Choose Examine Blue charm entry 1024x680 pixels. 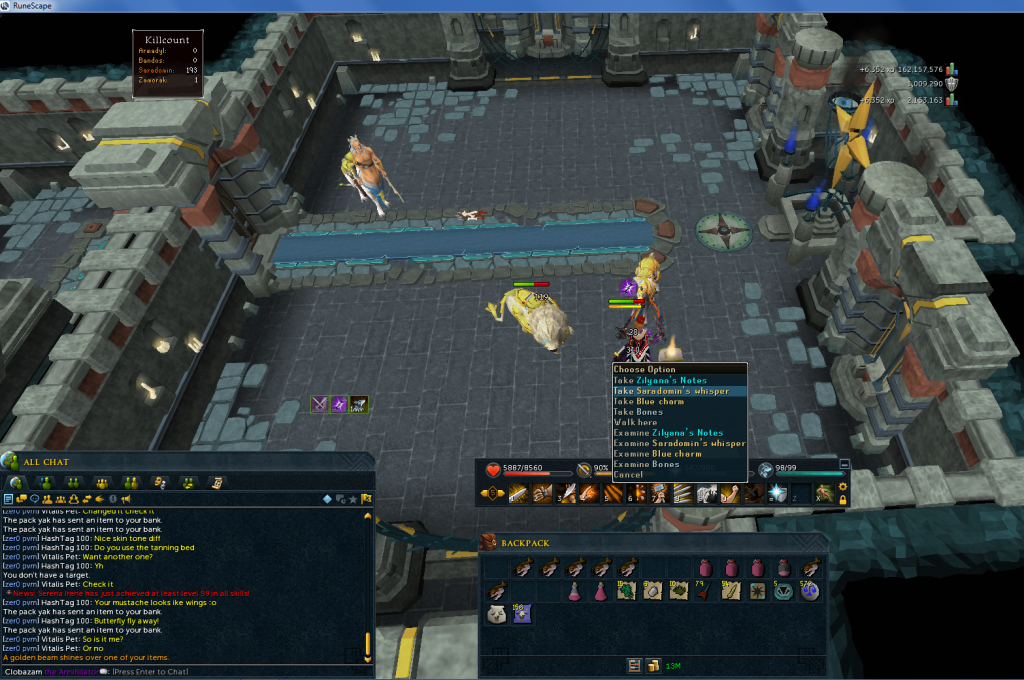662,454
